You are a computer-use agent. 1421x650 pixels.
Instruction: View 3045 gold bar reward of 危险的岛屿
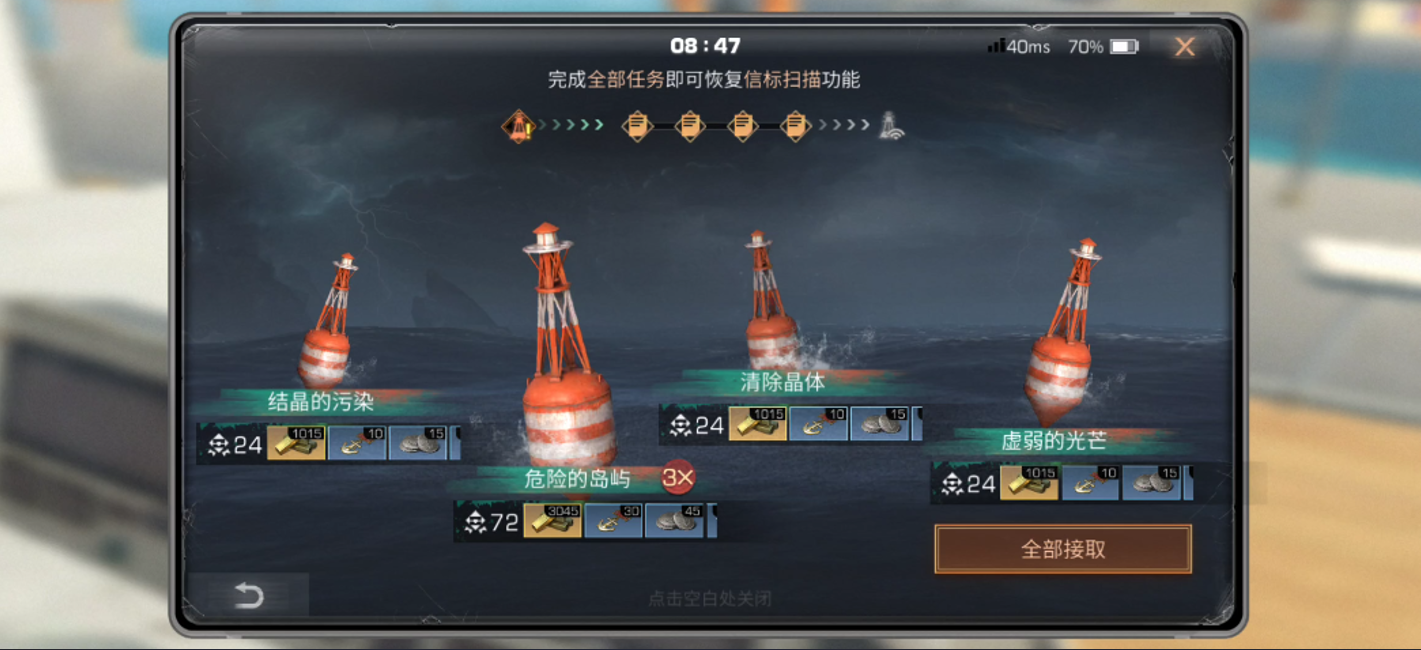pyautogui.click(x=552, y=521)
